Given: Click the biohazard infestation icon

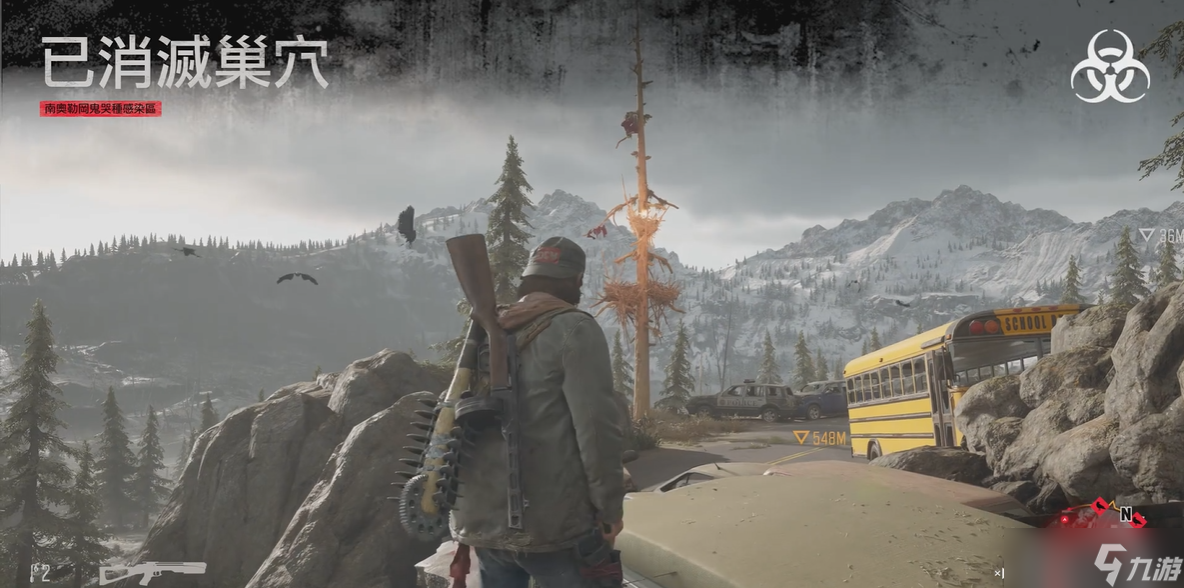Looking at the screenshot, I should tap(1109, 66).
